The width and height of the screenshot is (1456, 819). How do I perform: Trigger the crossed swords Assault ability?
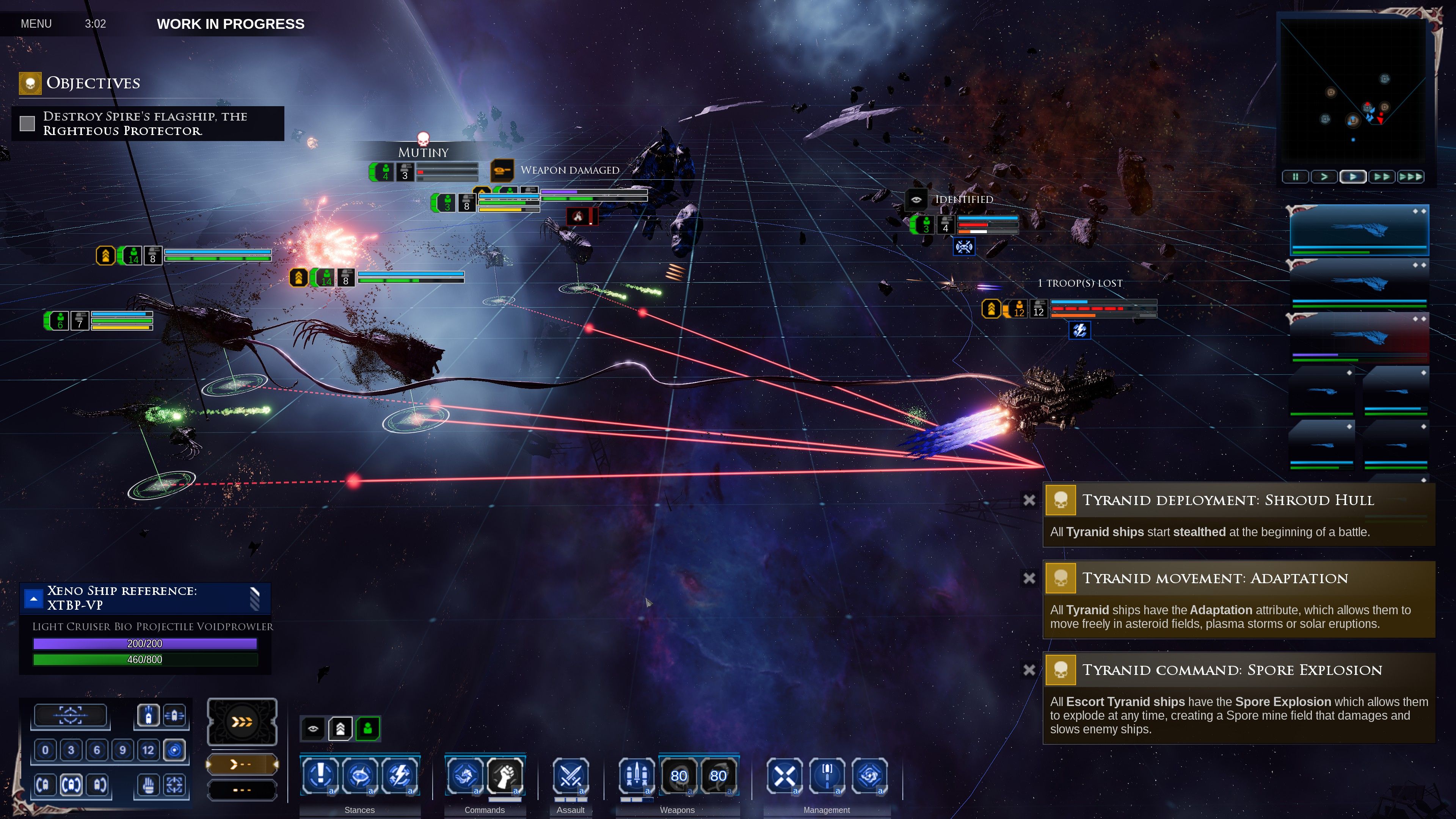pos(570,775)
